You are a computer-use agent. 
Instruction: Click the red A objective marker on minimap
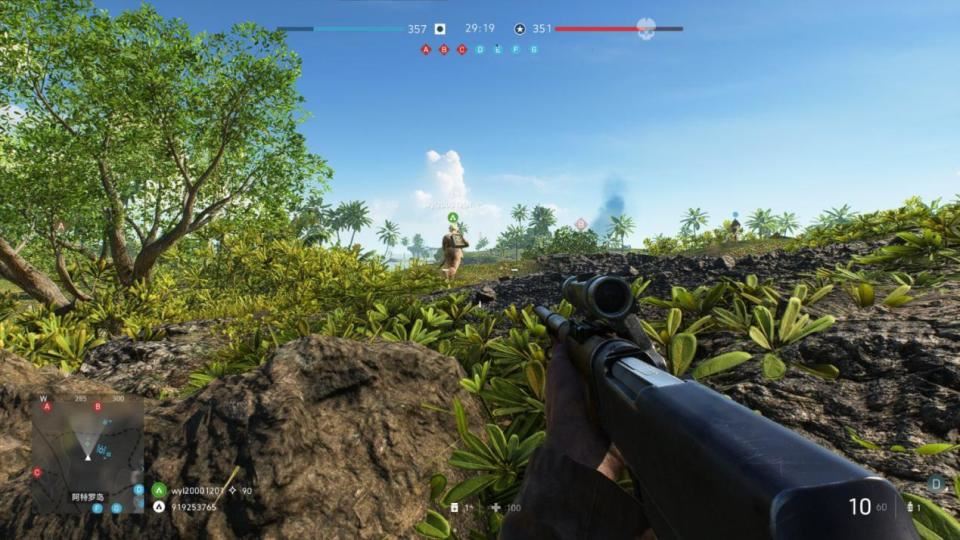[x=46, y=407]
